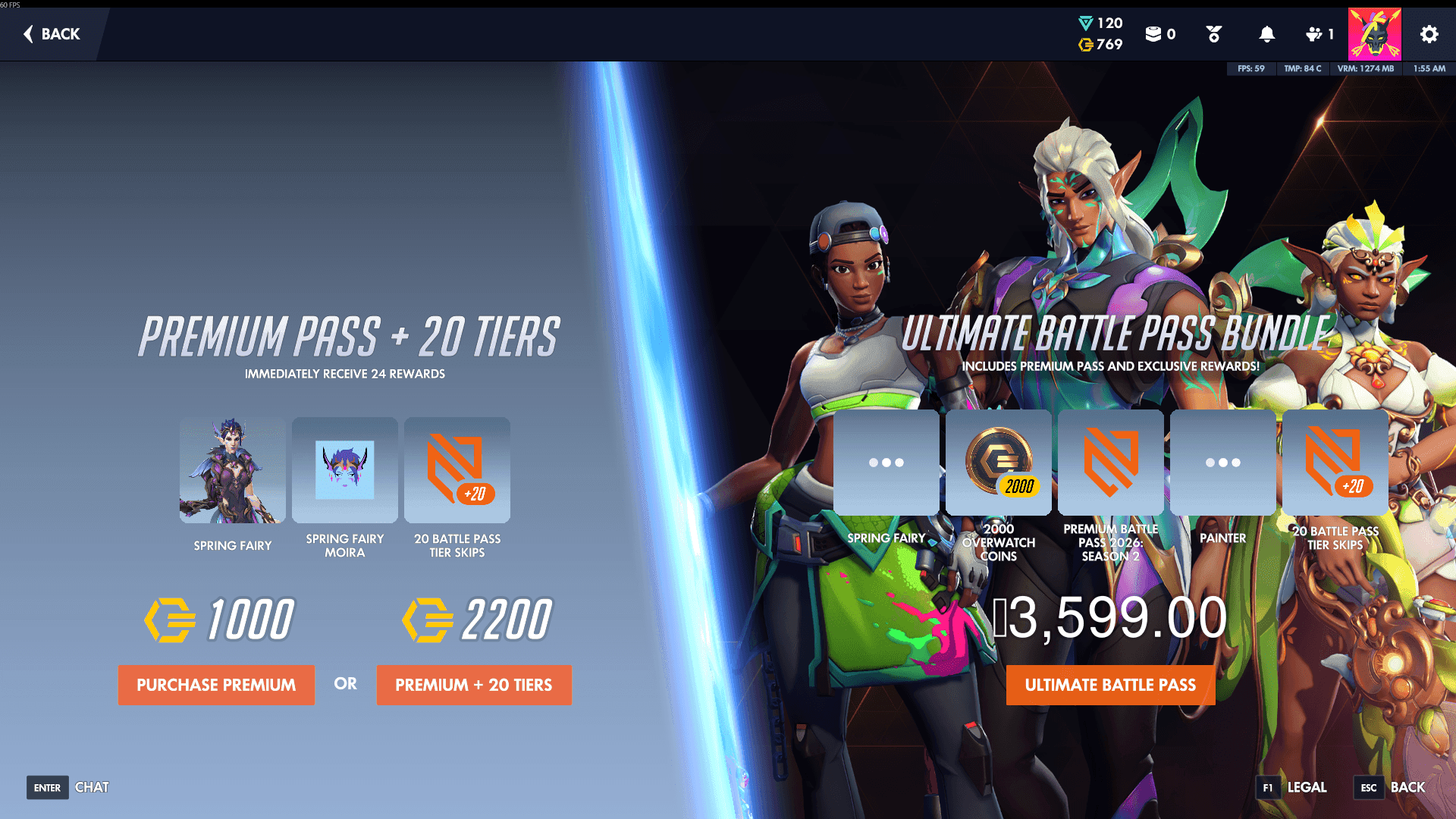
Task: Open the Painter reward preview
Action: coord(1223,461)
